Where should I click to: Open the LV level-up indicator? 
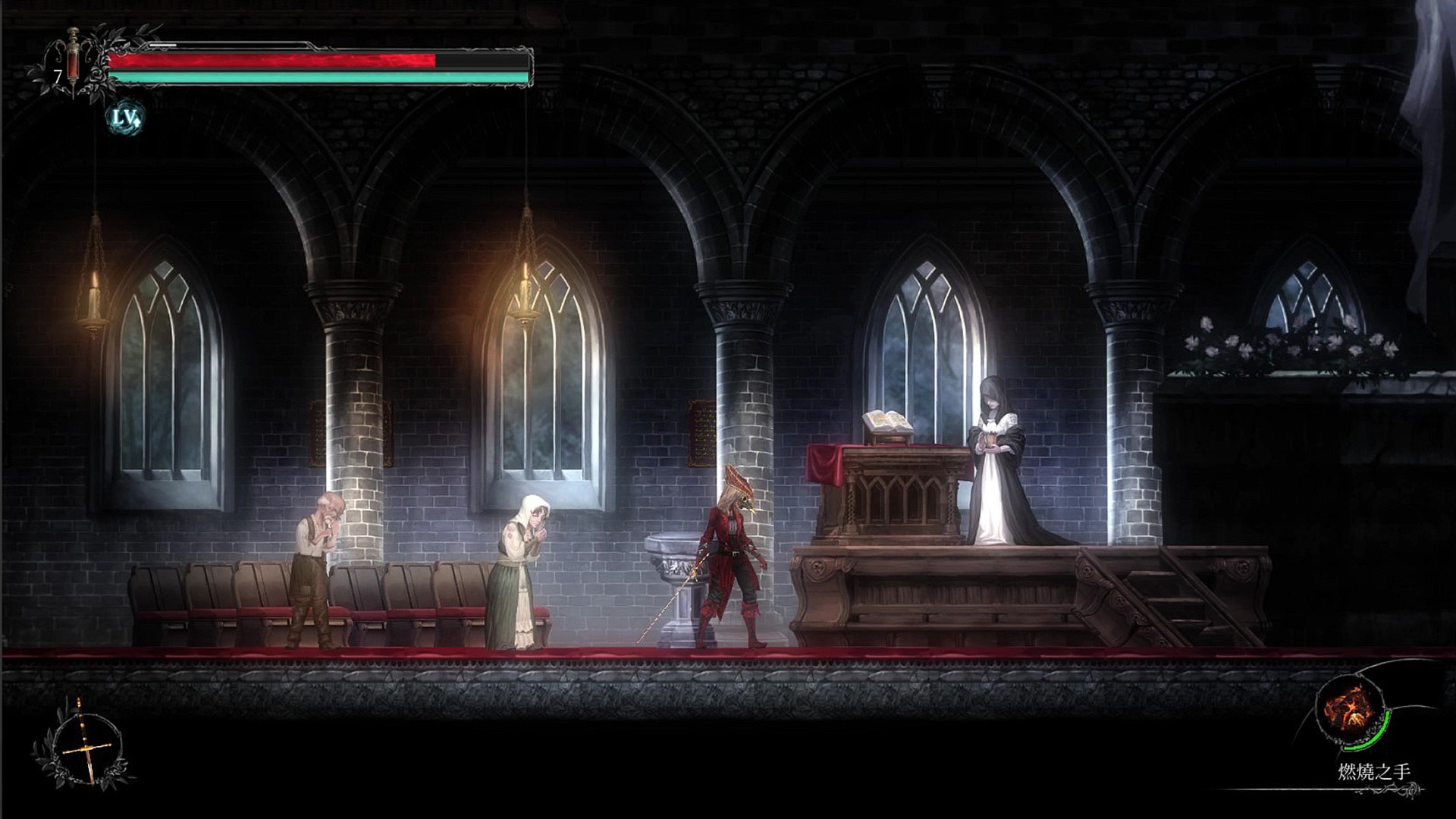(x=124, y=118)
